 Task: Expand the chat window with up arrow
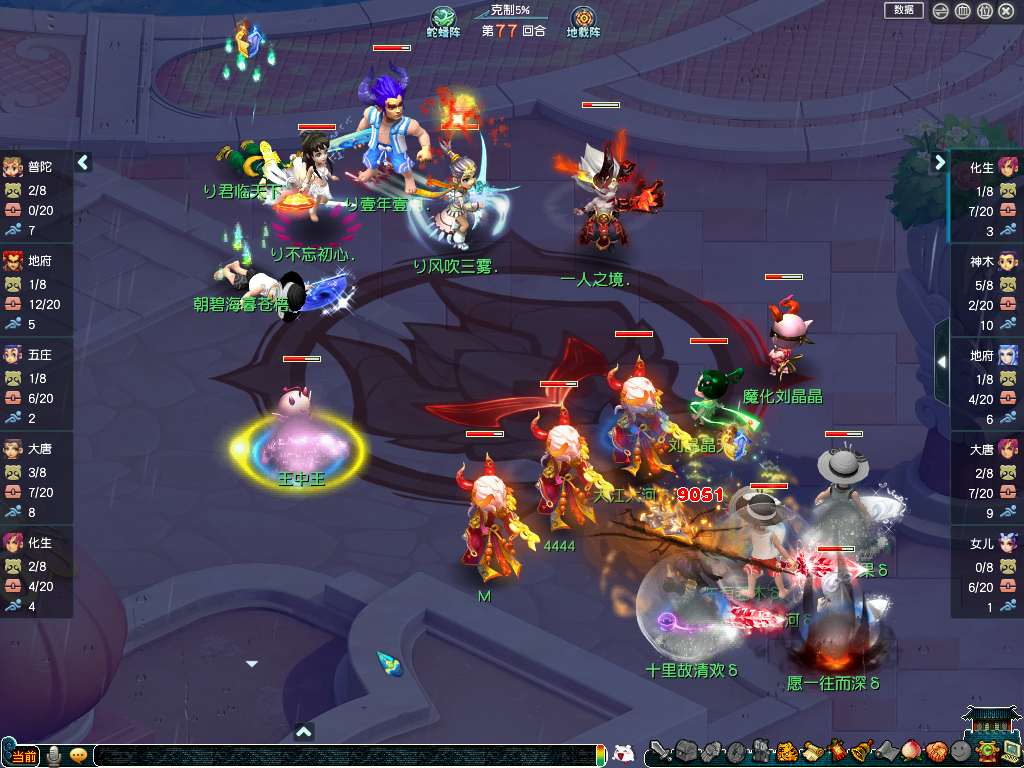coord(305,731)
